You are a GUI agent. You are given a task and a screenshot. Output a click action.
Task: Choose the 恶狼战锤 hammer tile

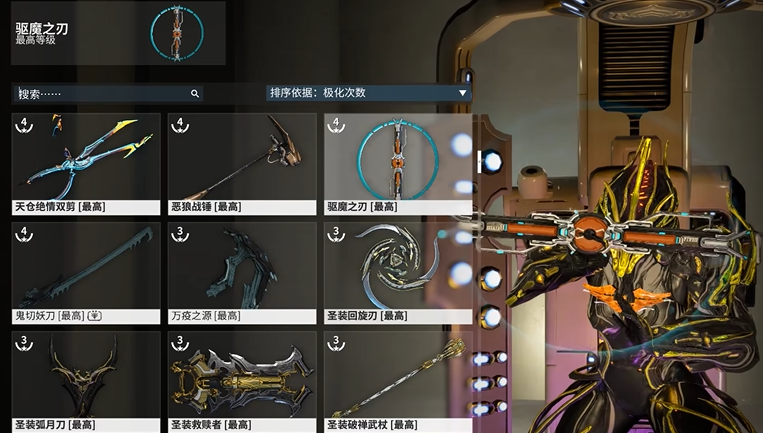click(x=241, y=164)
